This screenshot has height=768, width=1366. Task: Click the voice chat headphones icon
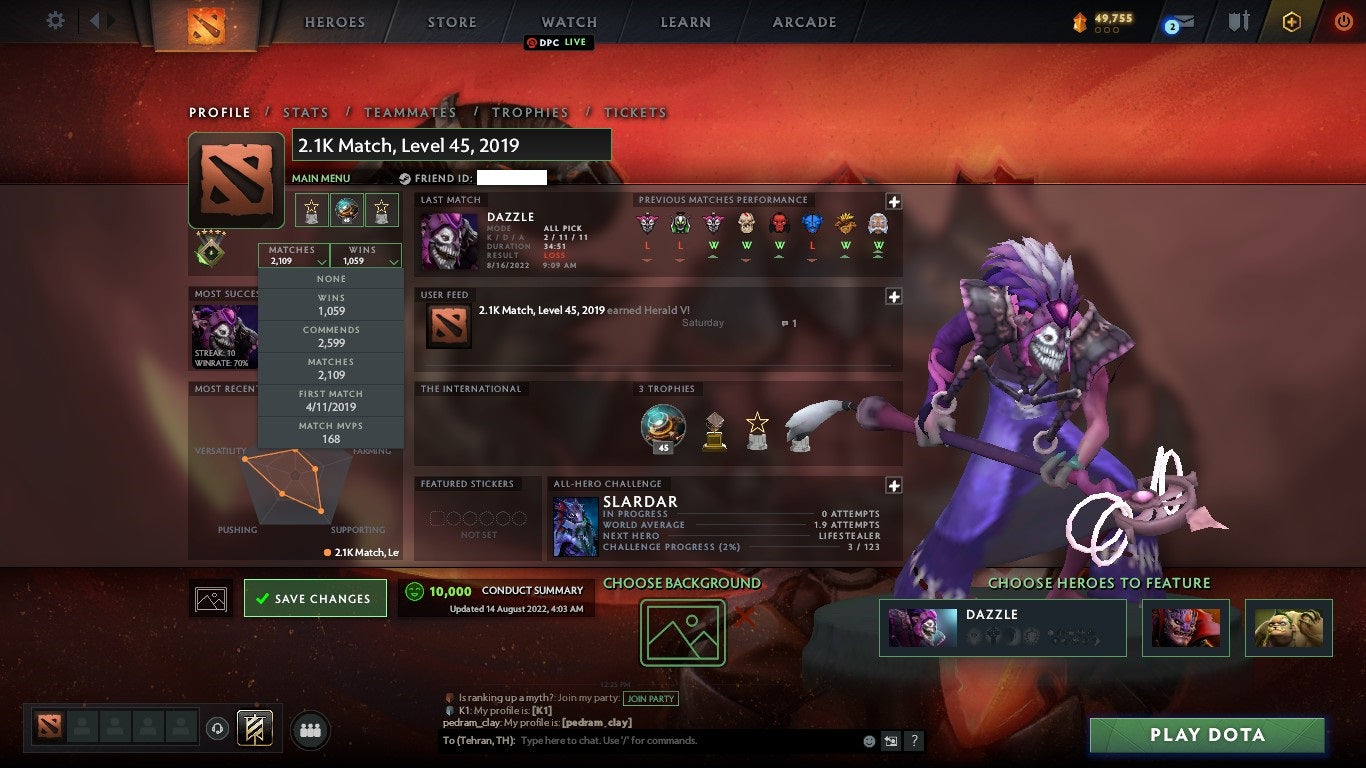click(x=217, y=728)
